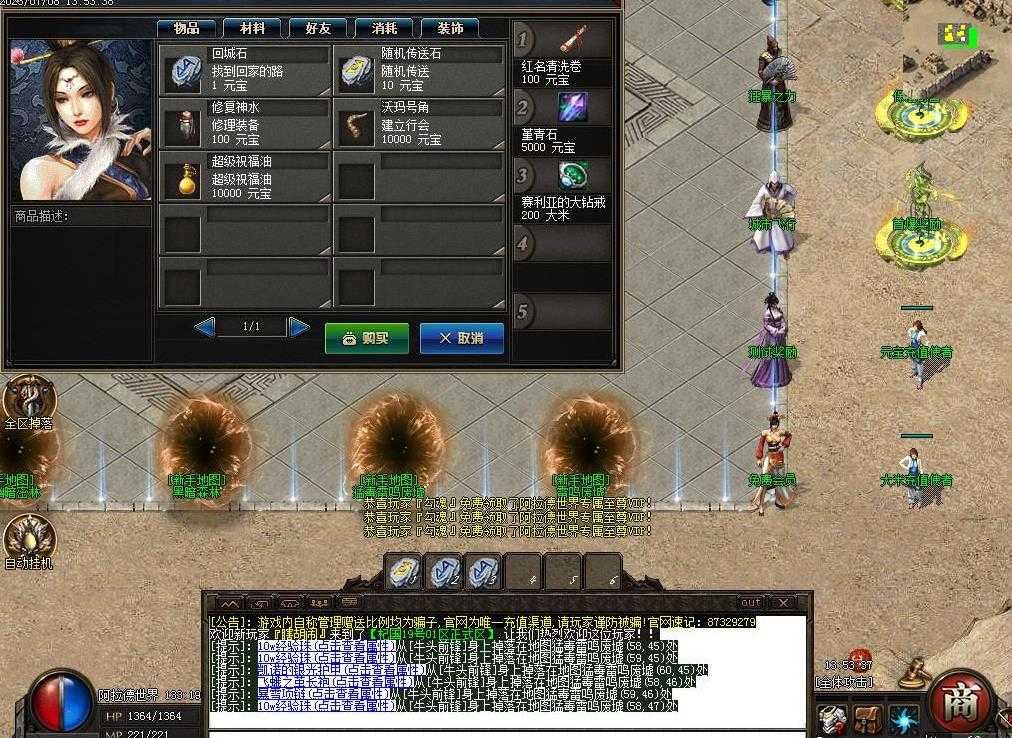Viewport: 1012px width, 738px height.
Task: Select the 好友 tab
Action: click(x=318, y=28)
